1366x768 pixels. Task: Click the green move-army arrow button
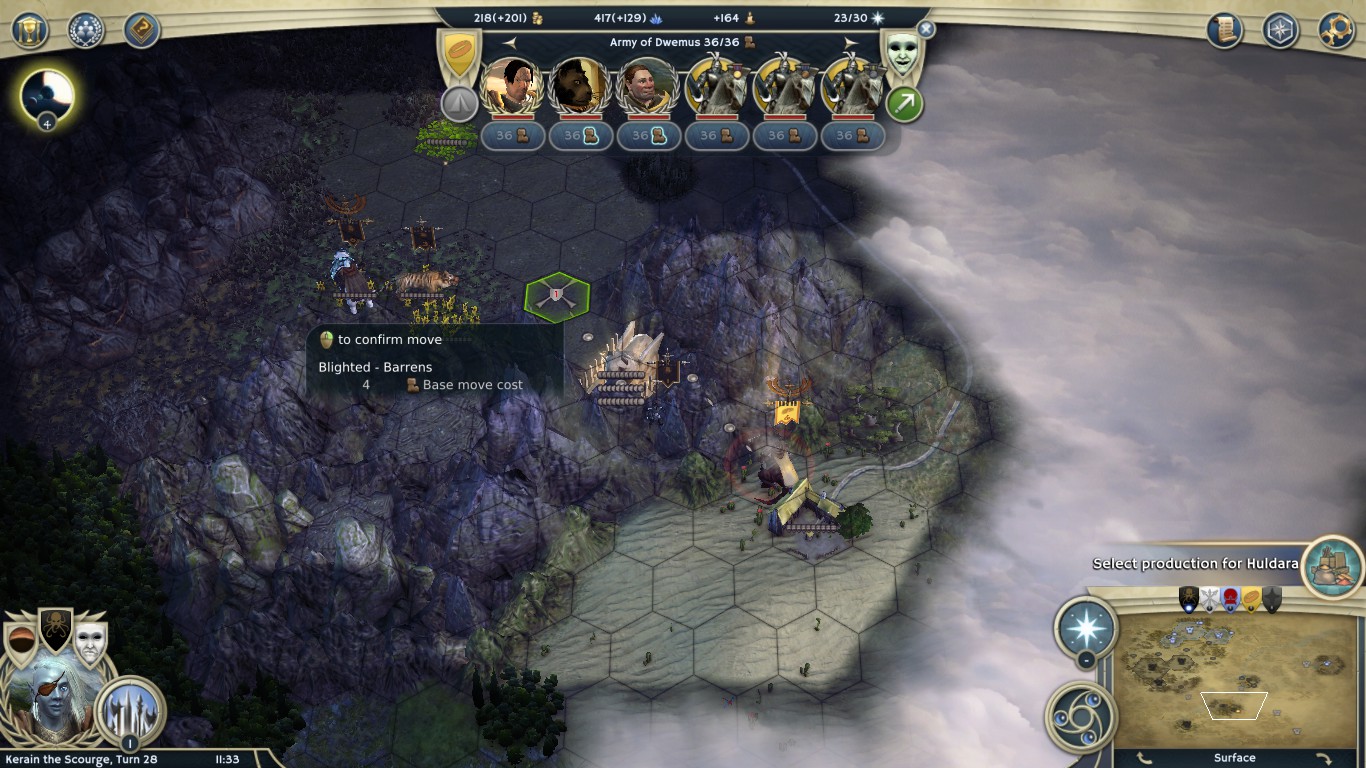(904, 104)
